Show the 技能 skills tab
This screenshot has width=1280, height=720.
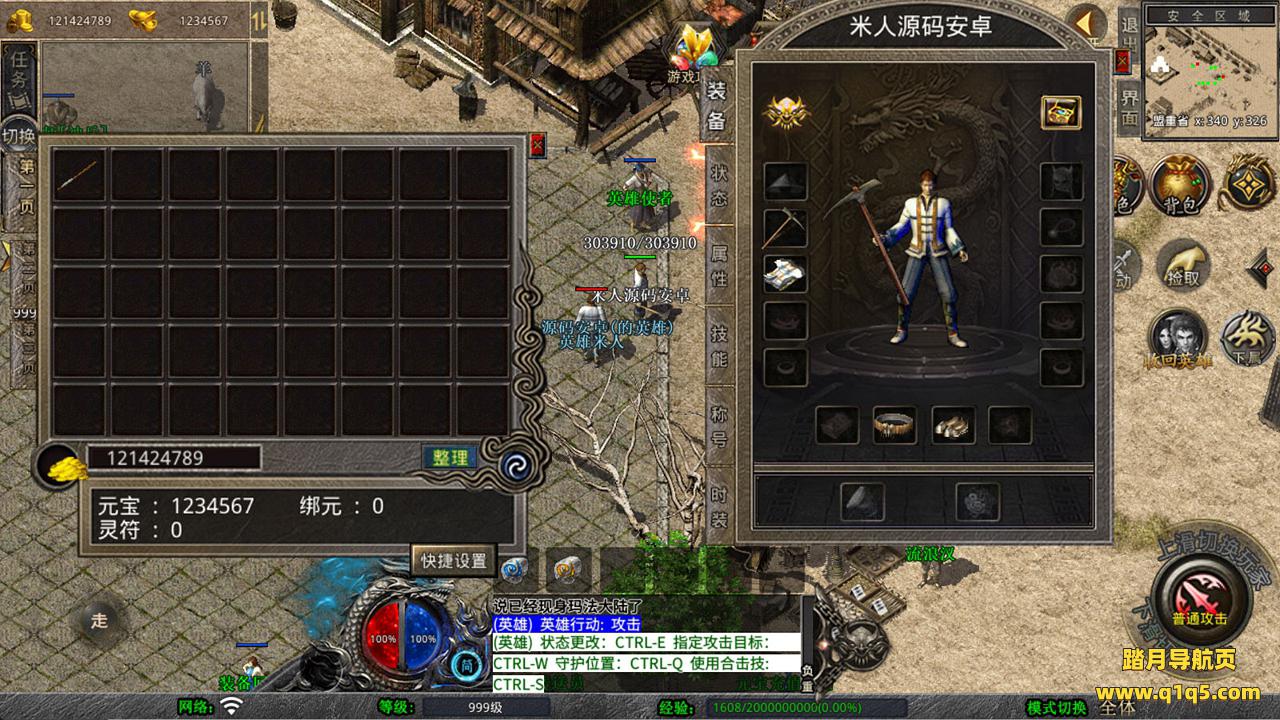[x=719, y=346]
